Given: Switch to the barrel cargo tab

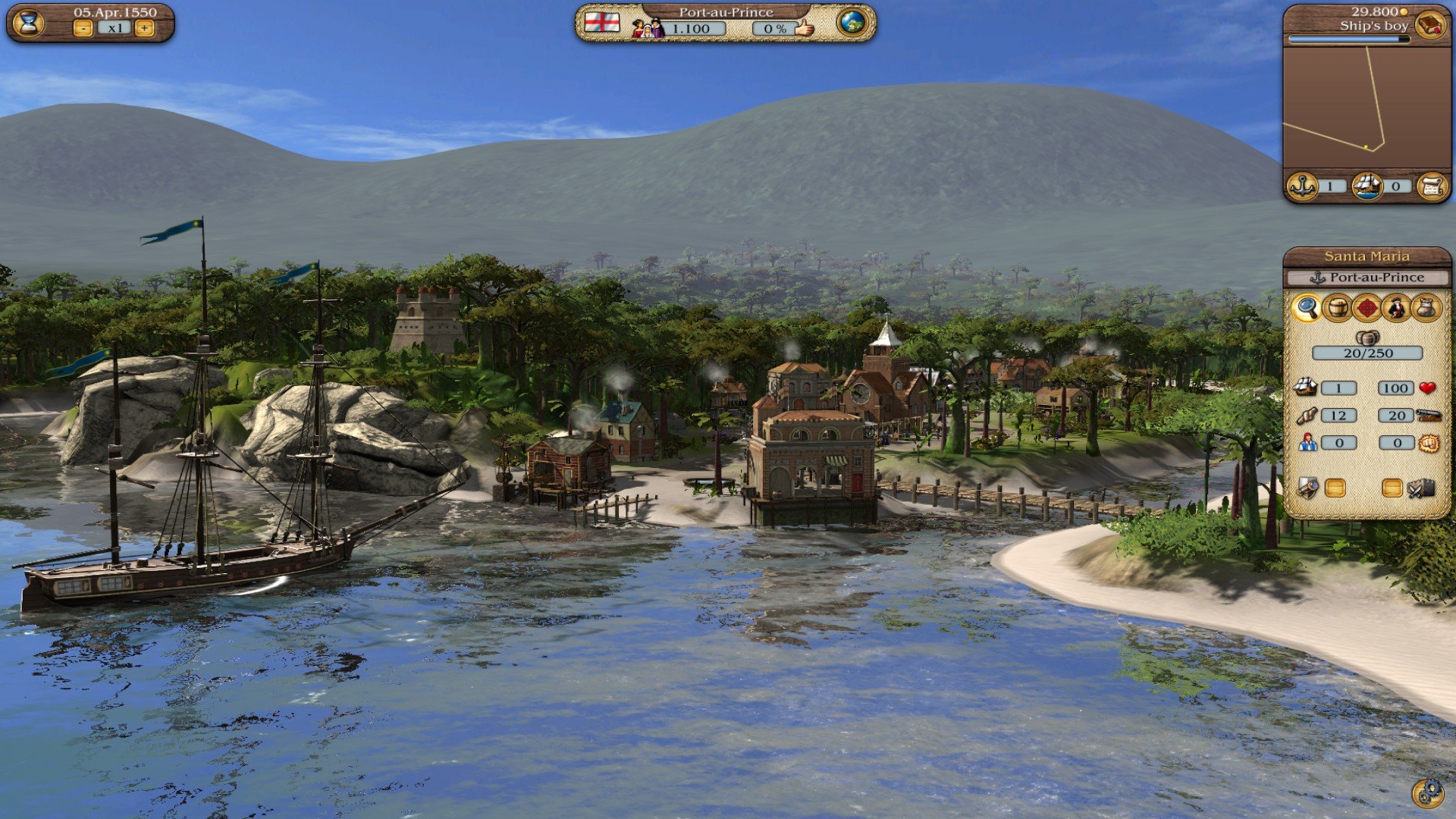Looking at the screenshot, I should 1336,308.
